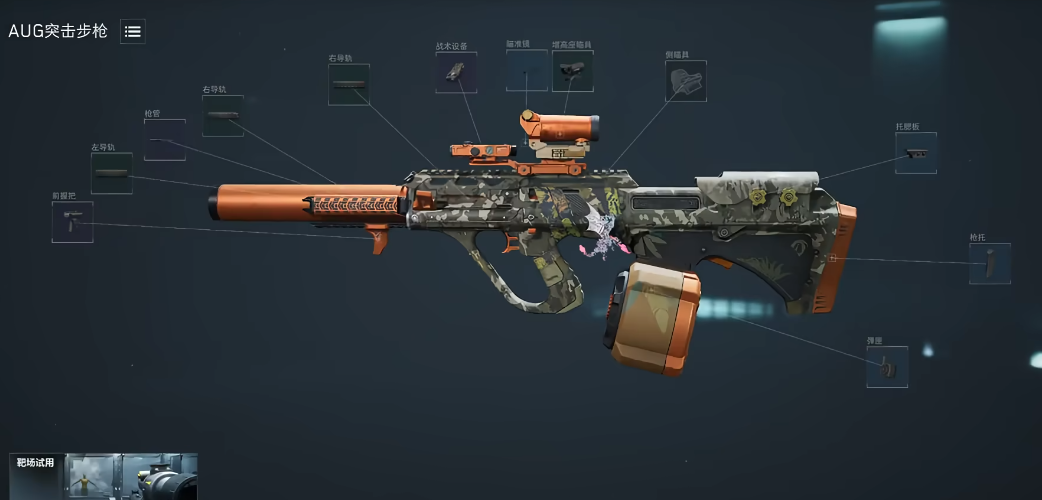1042x500 pixels.
Task: Choose the 枪管 barrel slot
Action: click(164, 140)
